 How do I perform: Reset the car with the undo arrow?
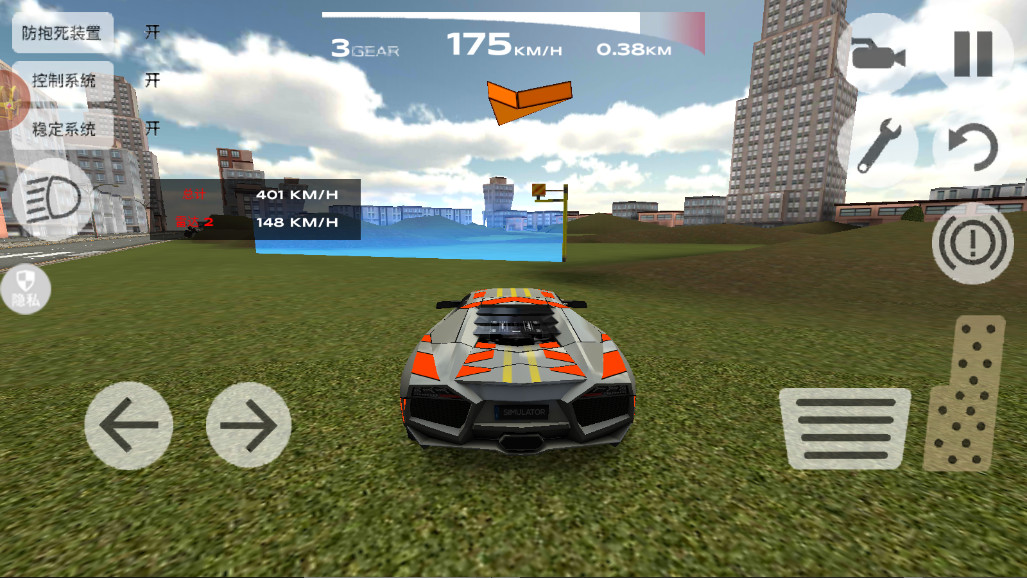[x=972, y=147]
